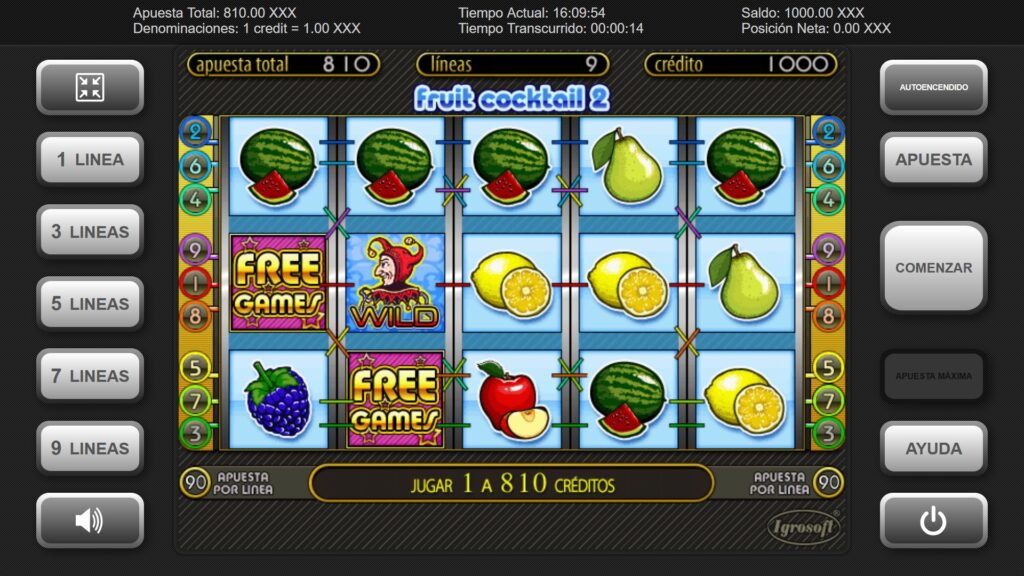Spin the reels with COMENZAR
This screenshot has width=1024, height=576.
tap(933, 268)
